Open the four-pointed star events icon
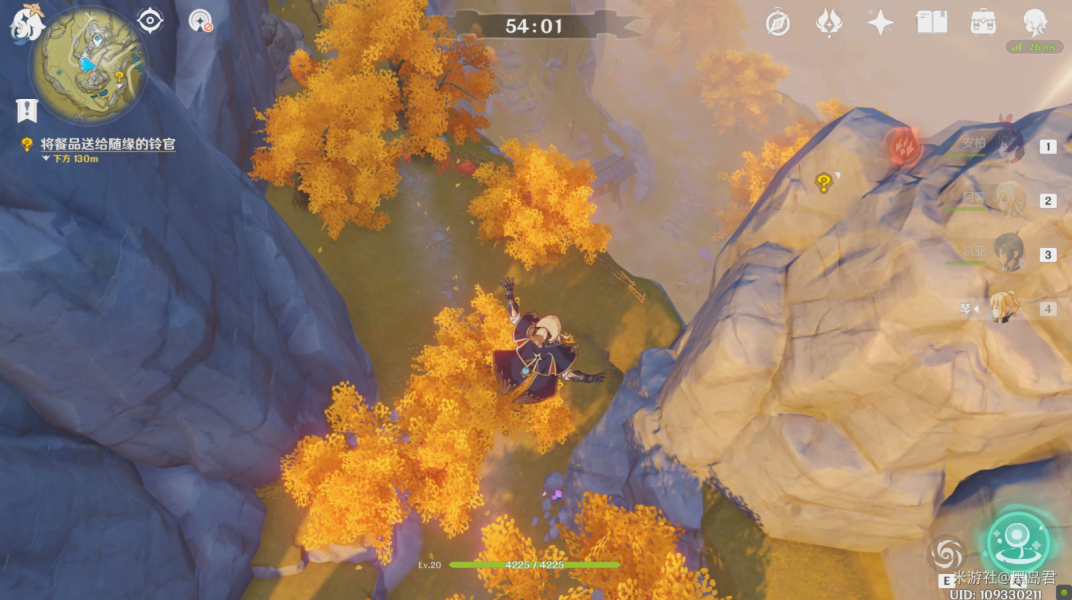 click(880, 22)
